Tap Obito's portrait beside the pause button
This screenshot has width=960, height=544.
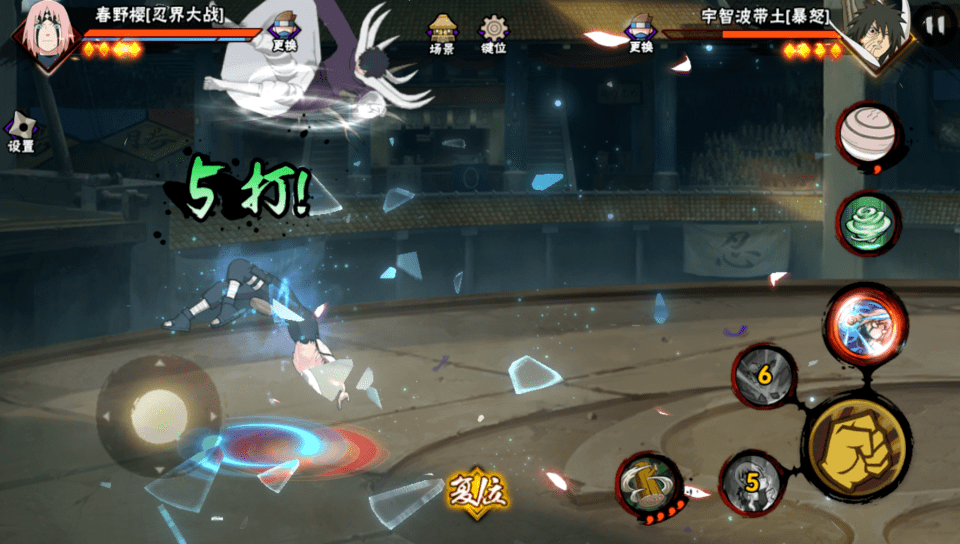(874, 36)
